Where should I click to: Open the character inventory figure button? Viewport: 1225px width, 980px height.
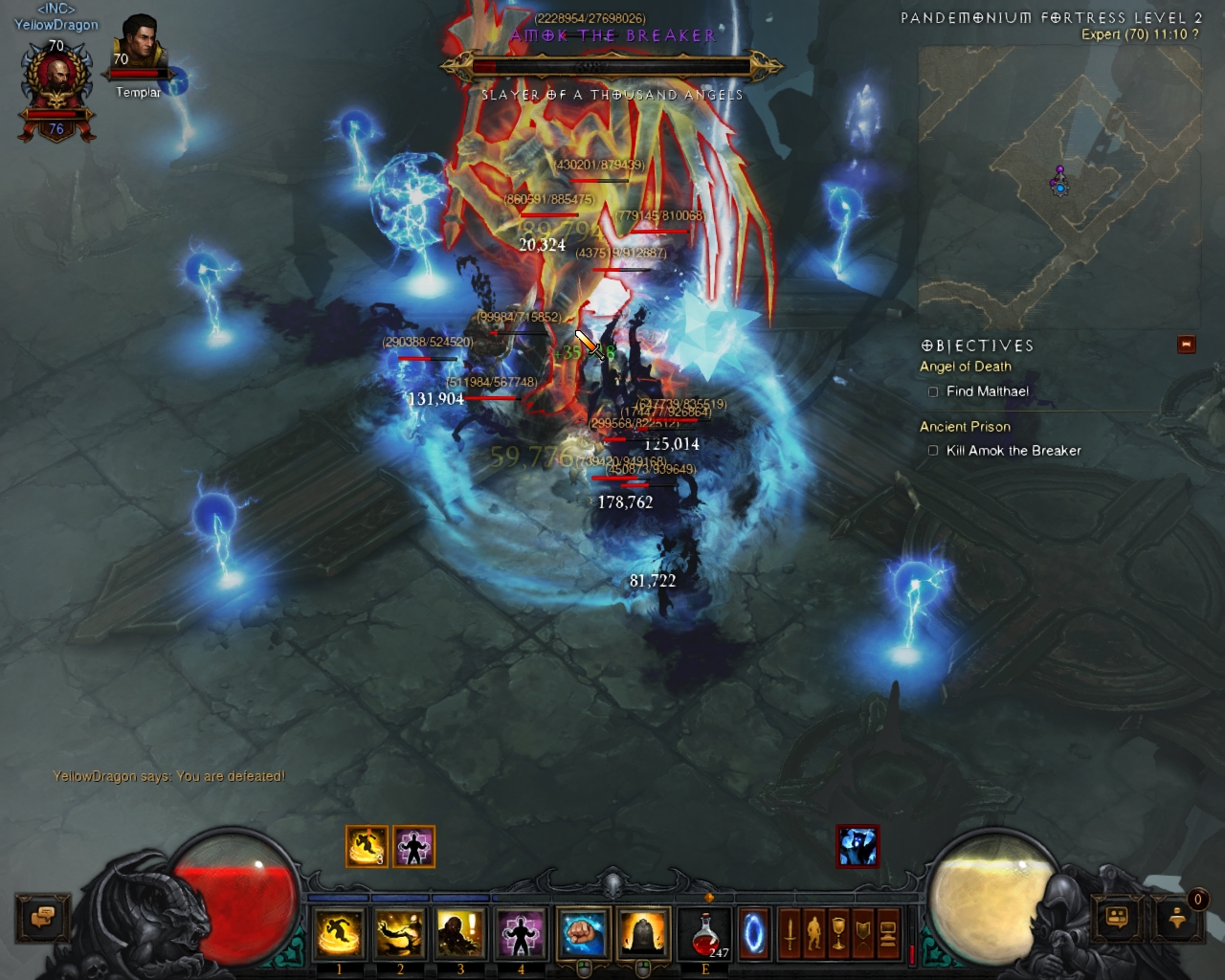(814, 933)
